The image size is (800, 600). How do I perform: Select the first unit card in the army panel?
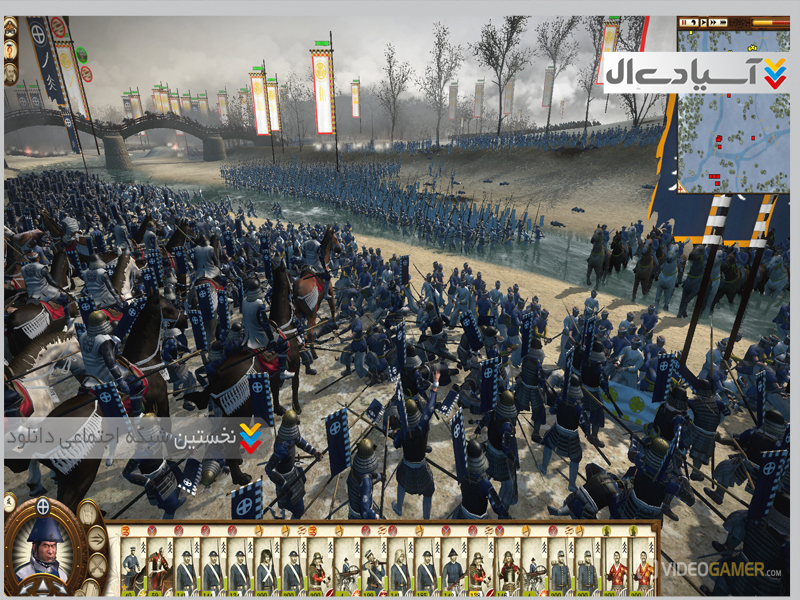point(132,572)
